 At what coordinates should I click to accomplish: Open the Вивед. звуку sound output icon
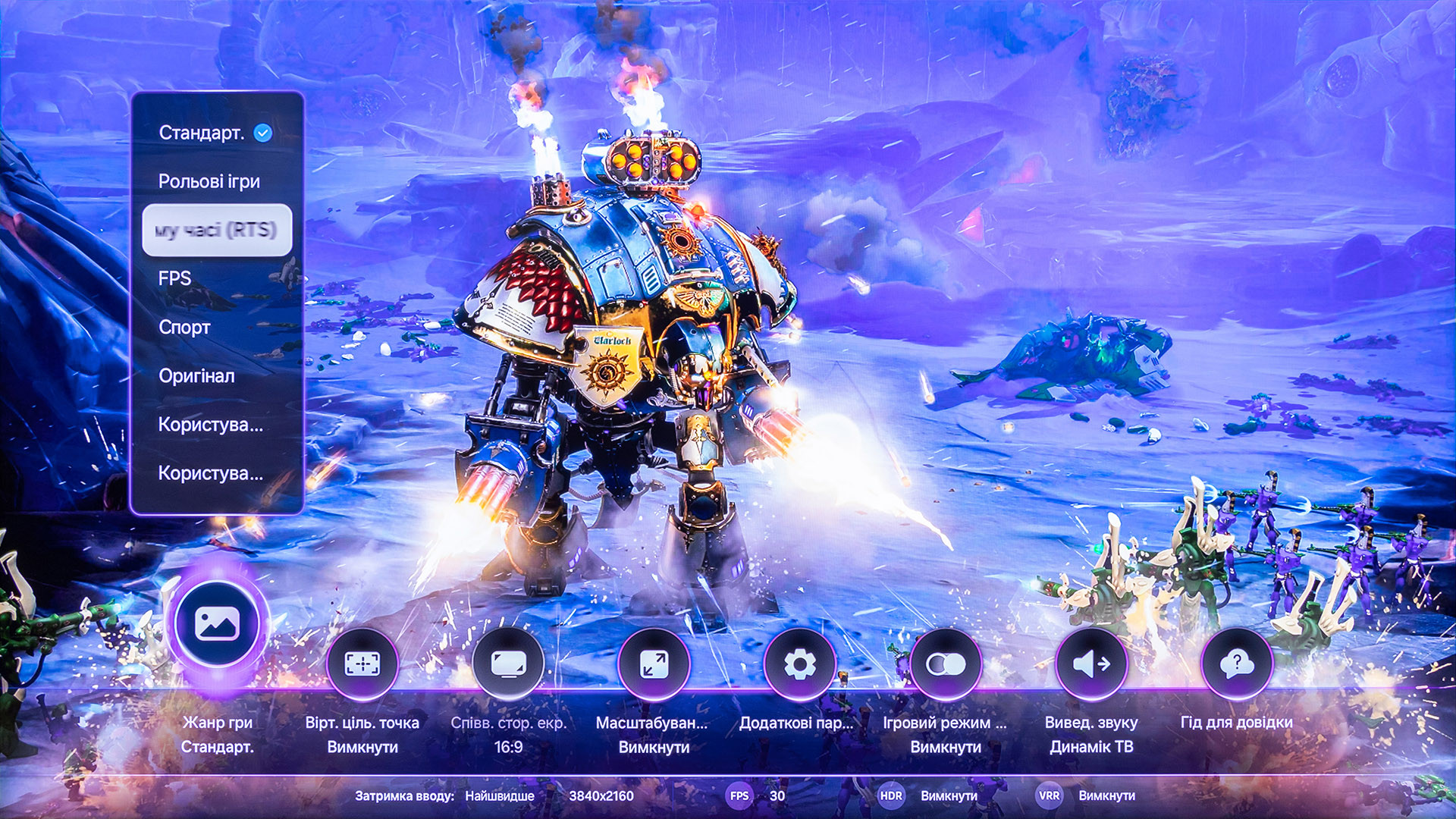(x=1091, y=664)
